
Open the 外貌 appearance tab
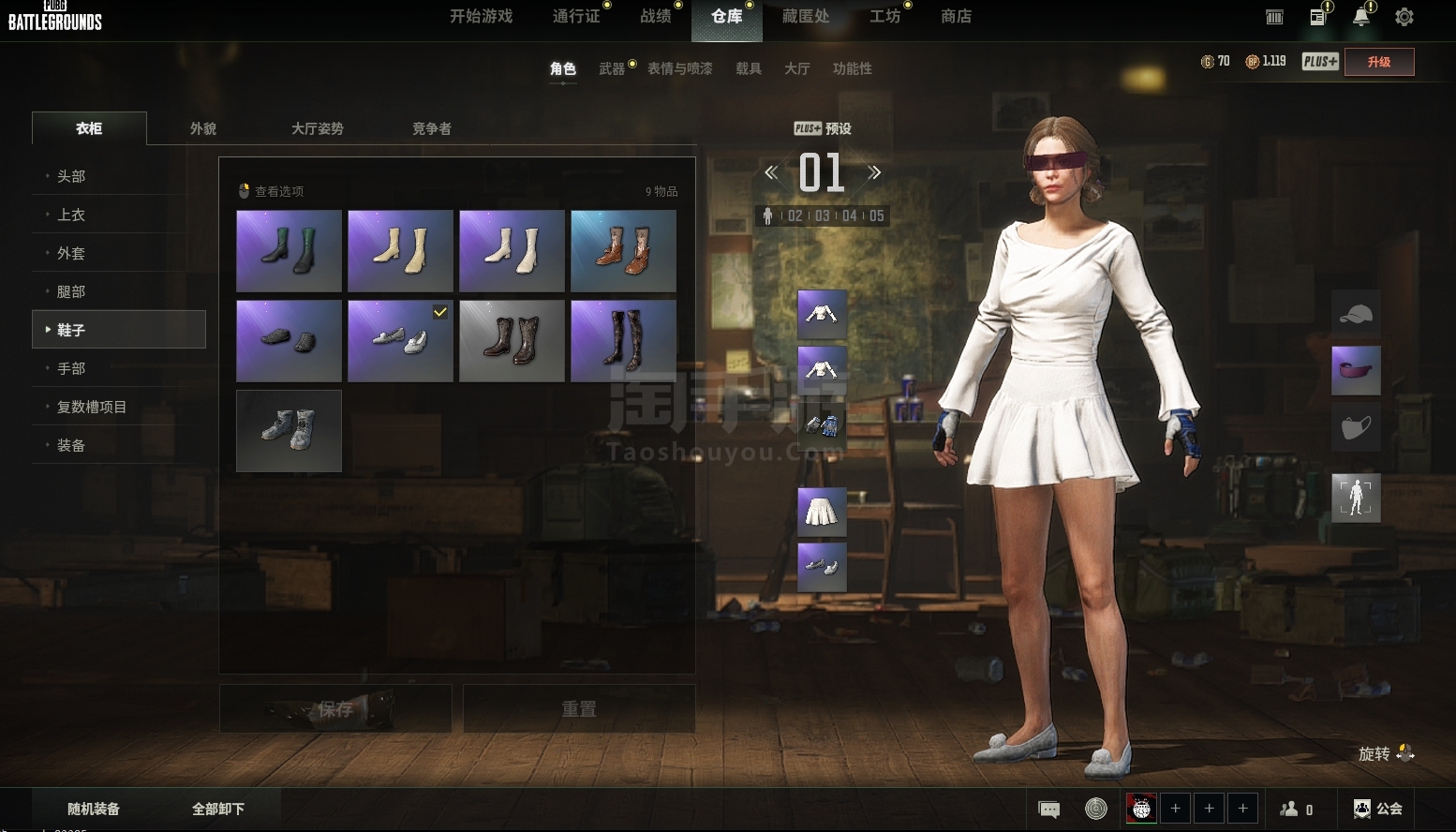pyautogui.click(x=203, y=128)
